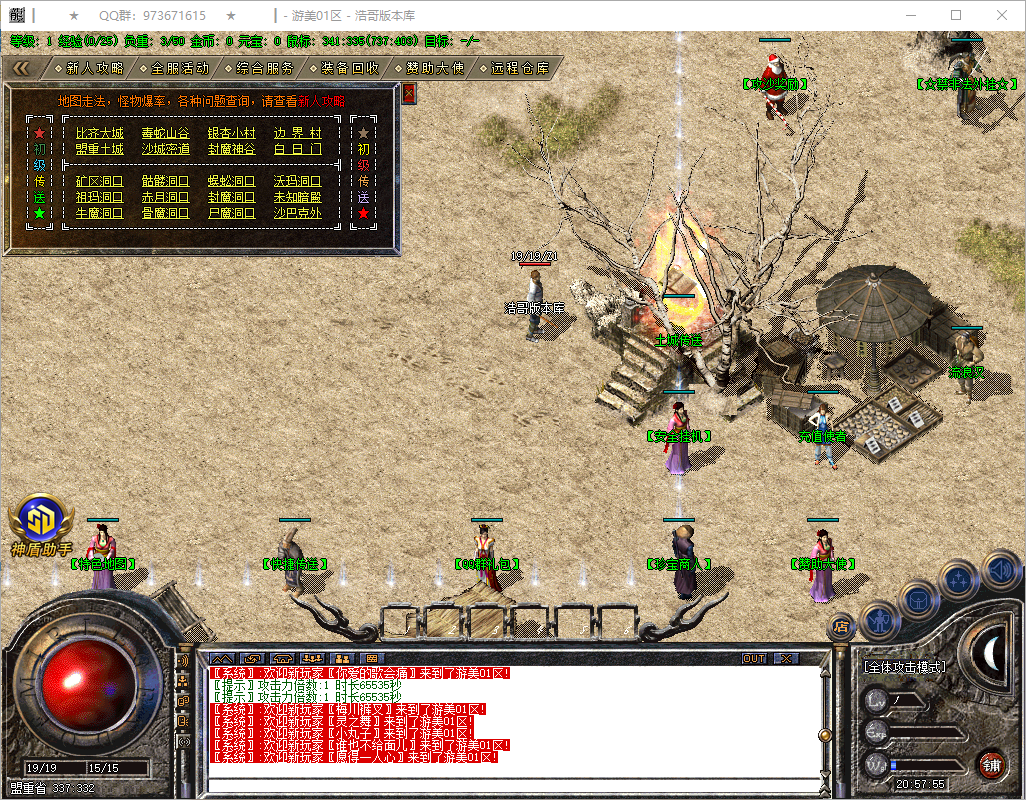The width and height of the screenshot is (1026, 800).
Task: Switch to the 综合服务 tab
Action: [265, 68]
